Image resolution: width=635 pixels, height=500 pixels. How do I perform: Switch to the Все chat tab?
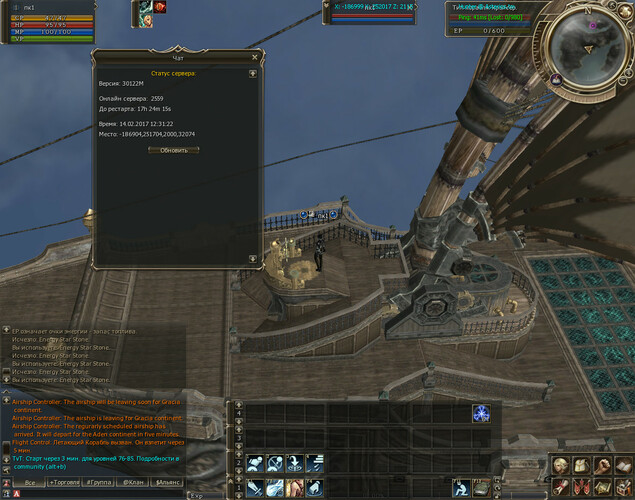click(x=30, y=482)
